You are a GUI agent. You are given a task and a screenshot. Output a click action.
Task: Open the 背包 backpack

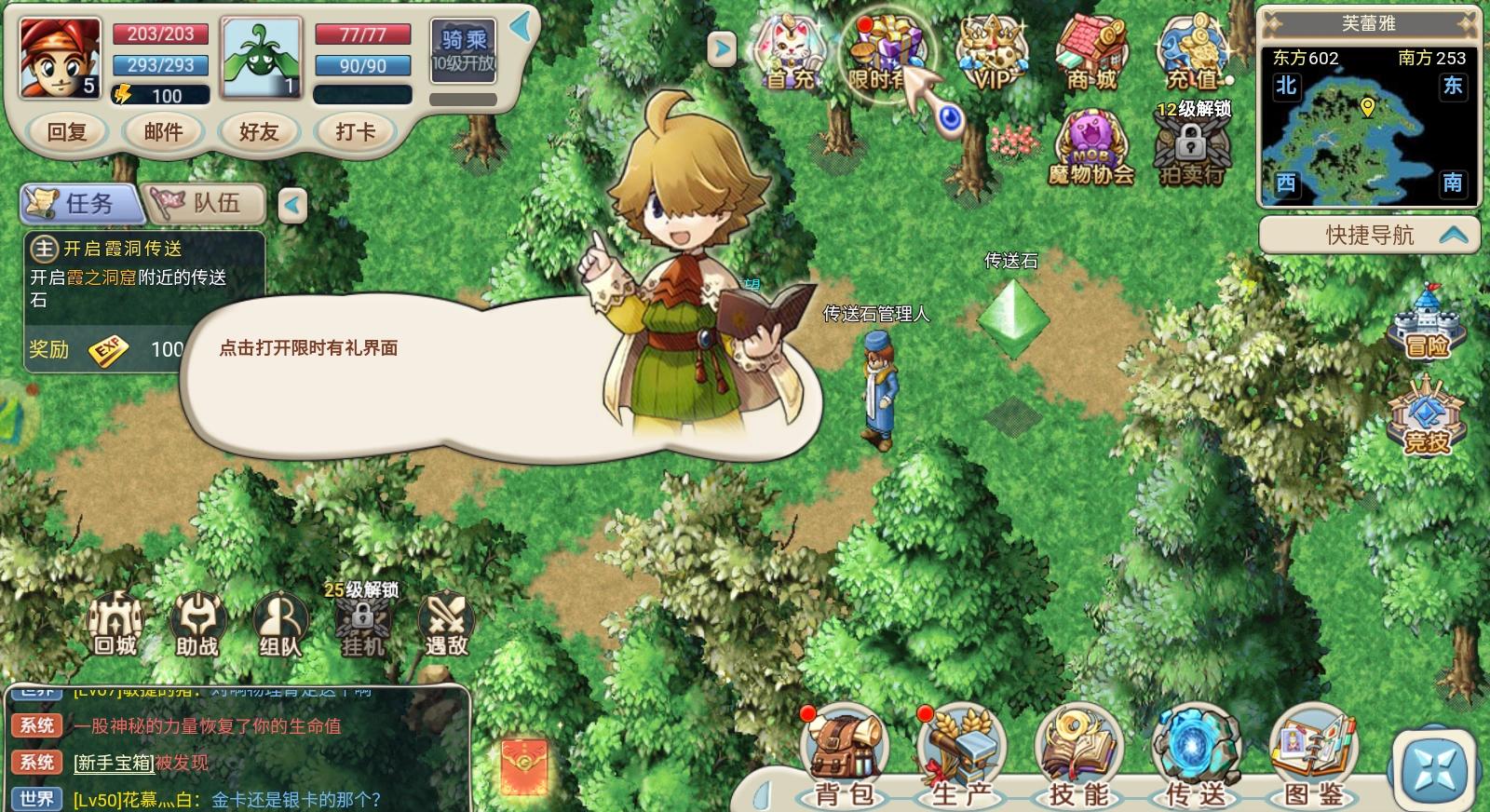[x=845, y=756]
